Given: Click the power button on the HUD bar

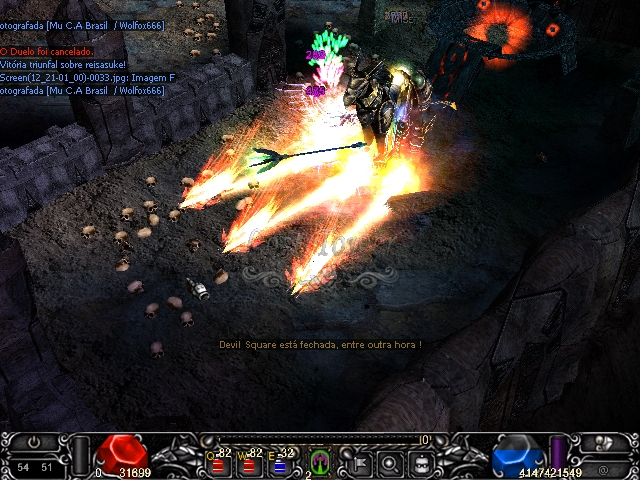Looking at the screenshot, I should click(36, 443).
